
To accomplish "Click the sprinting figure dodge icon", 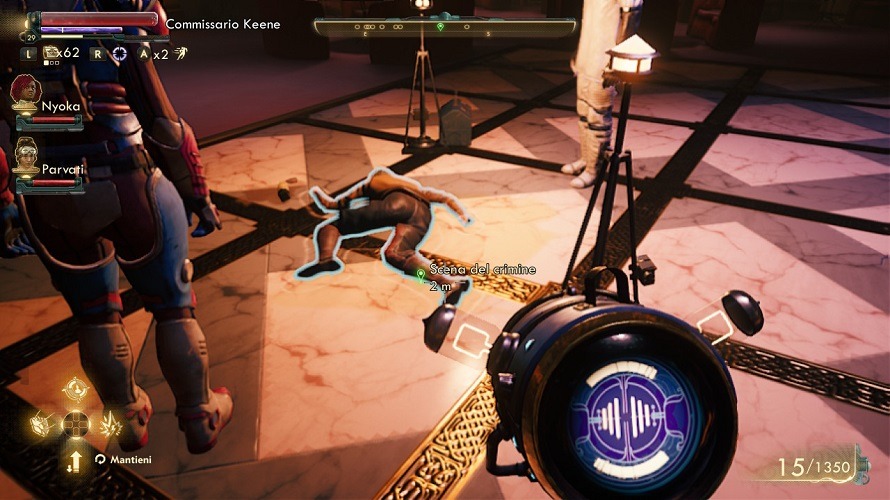I will (180, 53).
